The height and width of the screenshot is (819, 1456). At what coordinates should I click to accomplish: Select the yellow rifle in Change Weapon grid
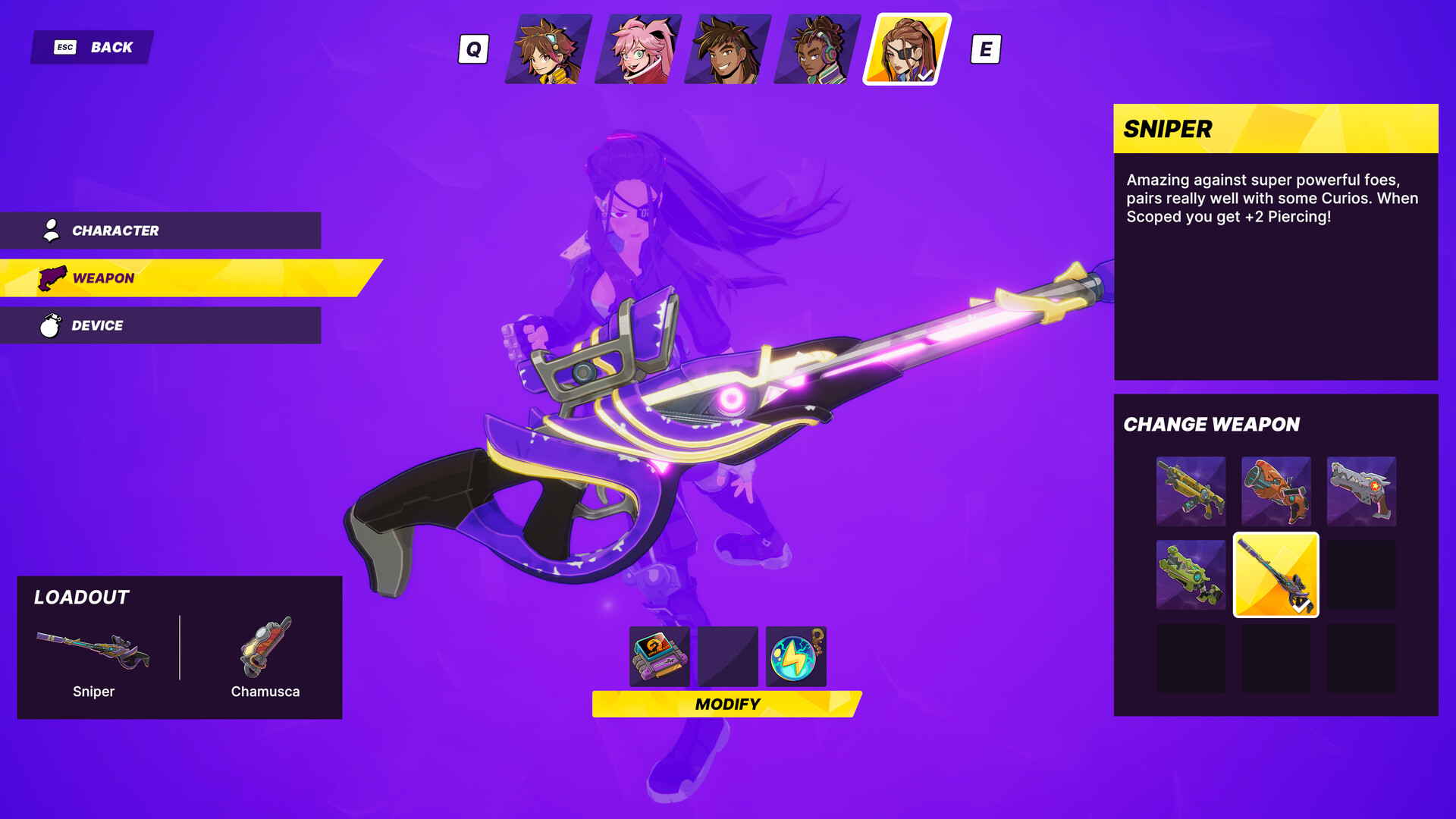1191,491
